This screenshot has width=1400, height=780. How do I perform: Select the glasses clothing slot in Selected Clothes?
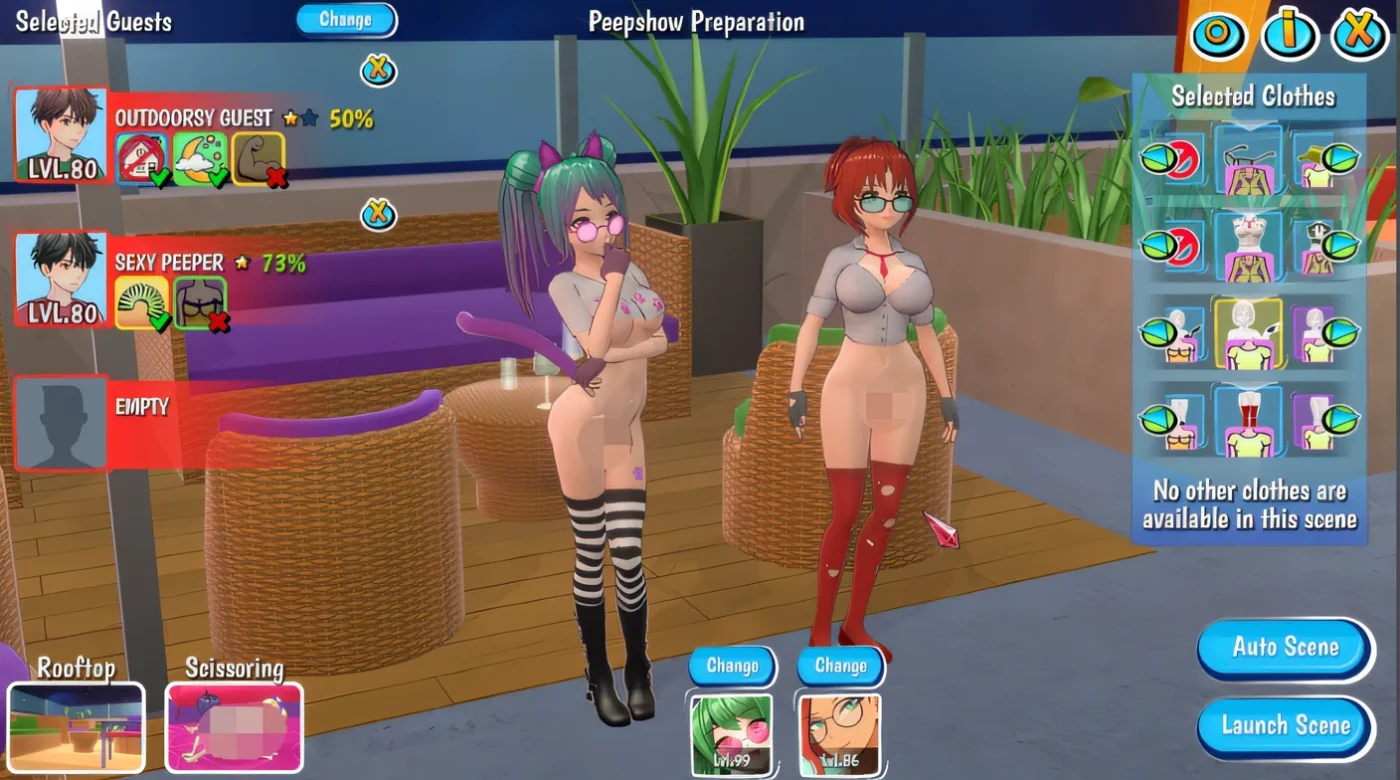click(x=1247, y=158)
